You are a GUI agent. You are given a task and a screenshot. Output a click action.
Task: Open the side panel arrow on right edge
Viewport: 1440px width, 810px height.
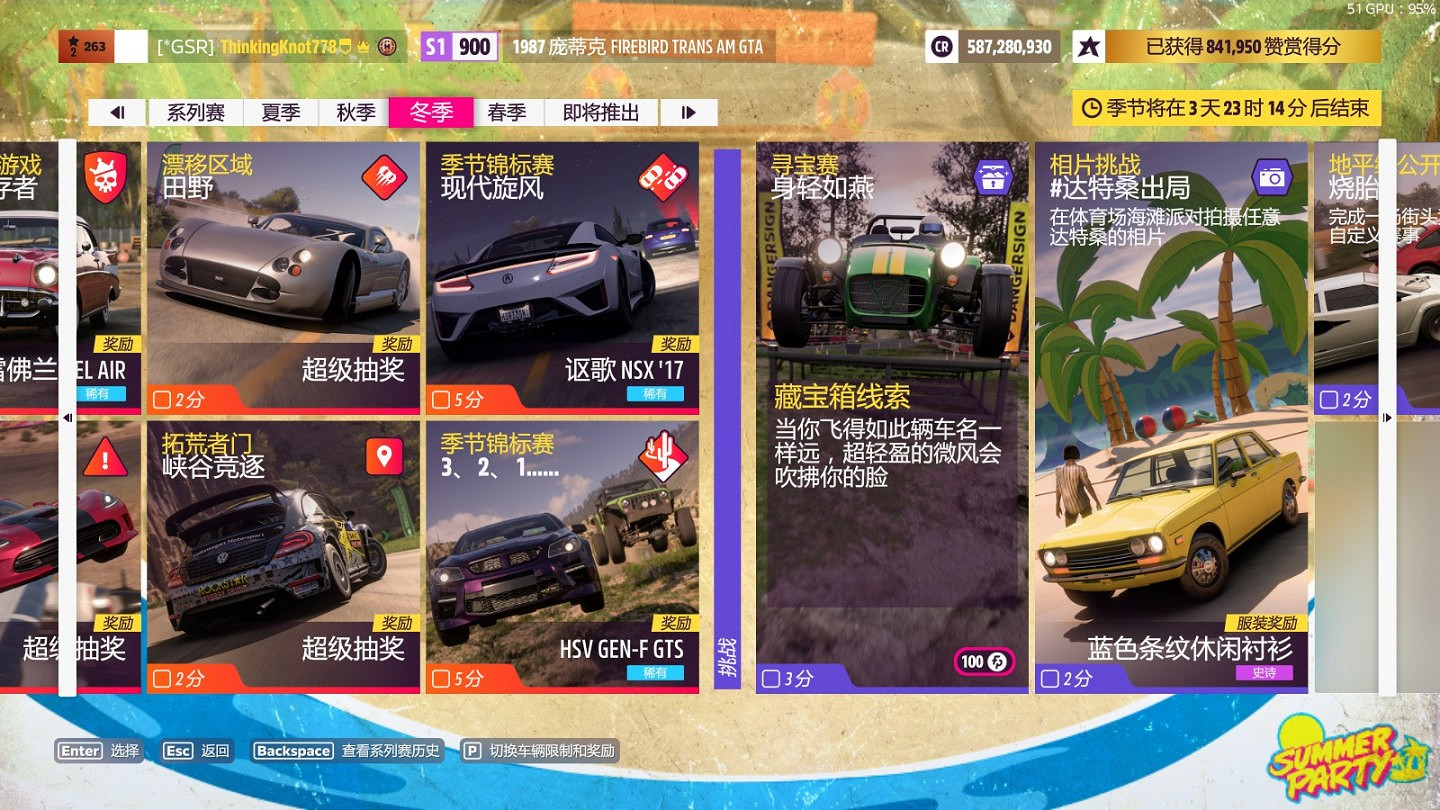[x=1388, y=420]
